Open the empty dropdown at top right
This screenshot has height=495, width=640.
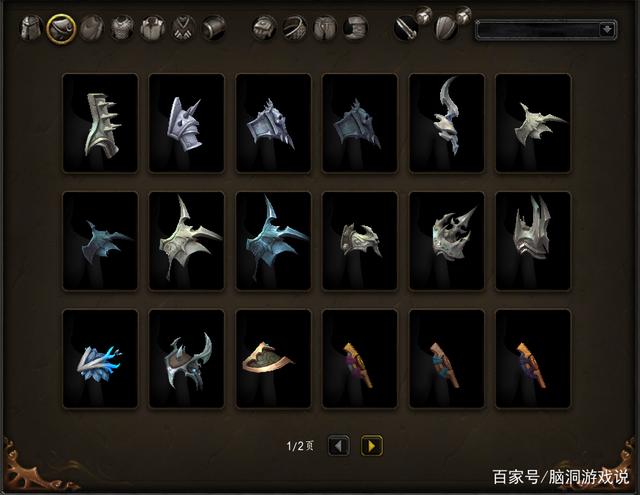click(x=546, y=30)
